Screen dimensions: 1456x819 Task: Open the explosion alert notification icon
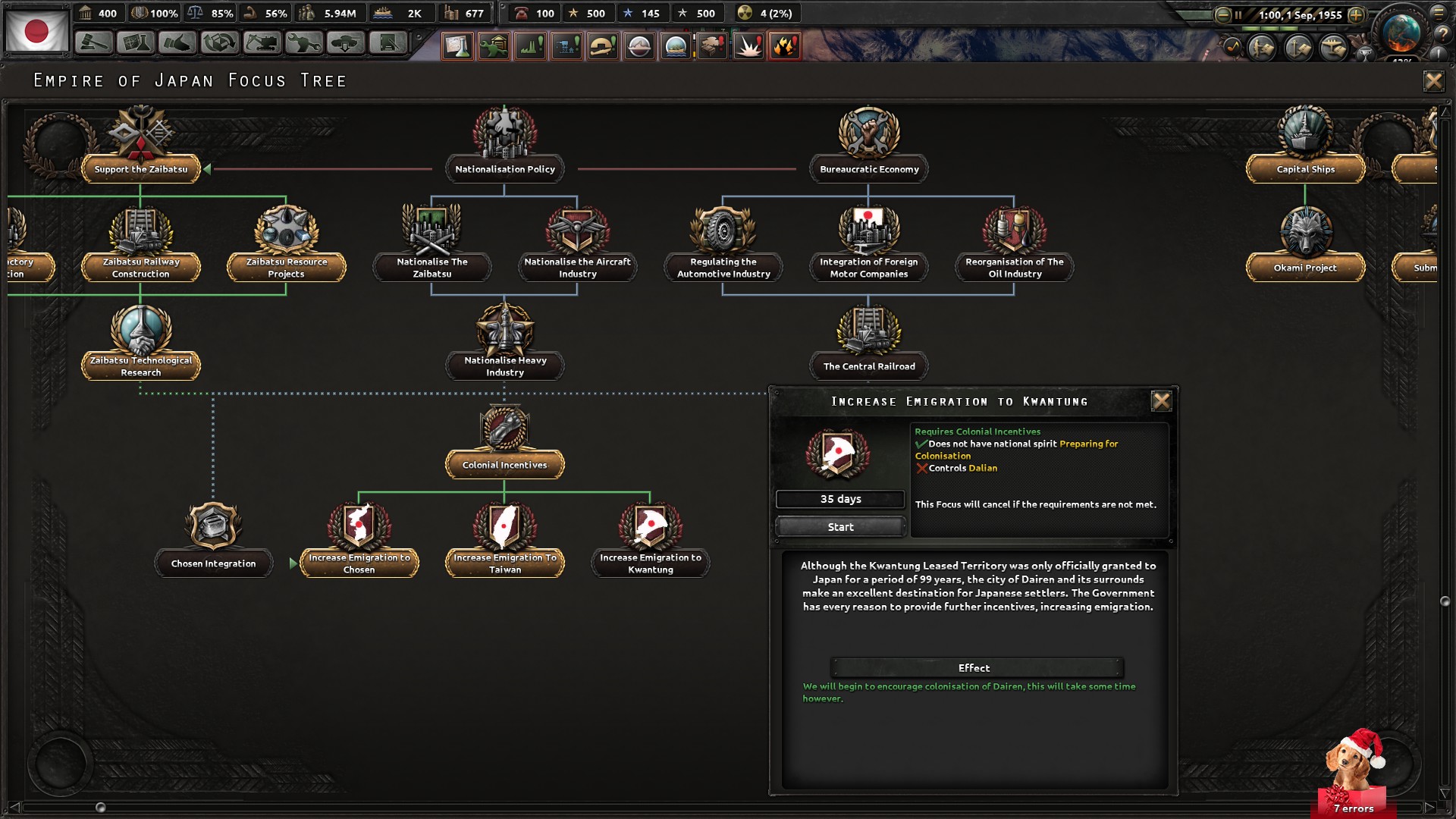point(748,45)
